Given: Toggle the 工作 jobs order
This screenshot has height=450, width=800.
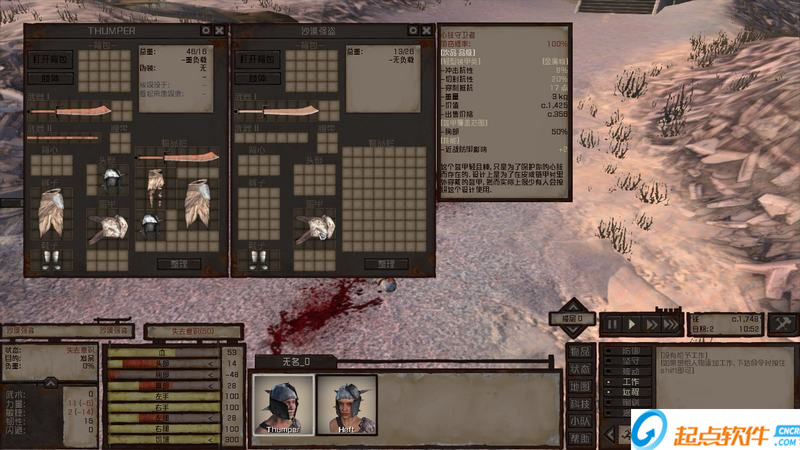Looking at the screenshot, I should 630,381.
